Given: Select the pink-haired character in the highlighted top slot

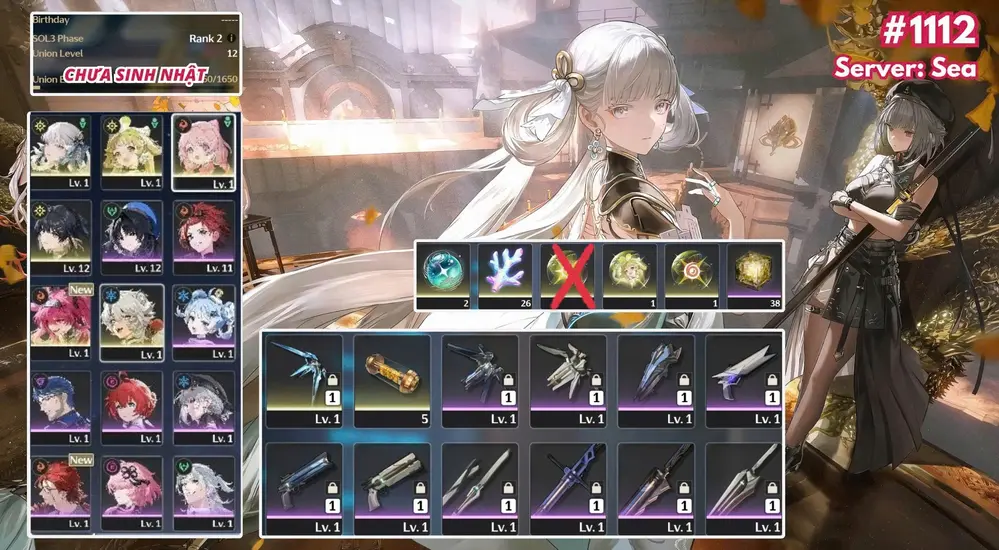Looking at the screenshot, I should click(x=204, y=151).
